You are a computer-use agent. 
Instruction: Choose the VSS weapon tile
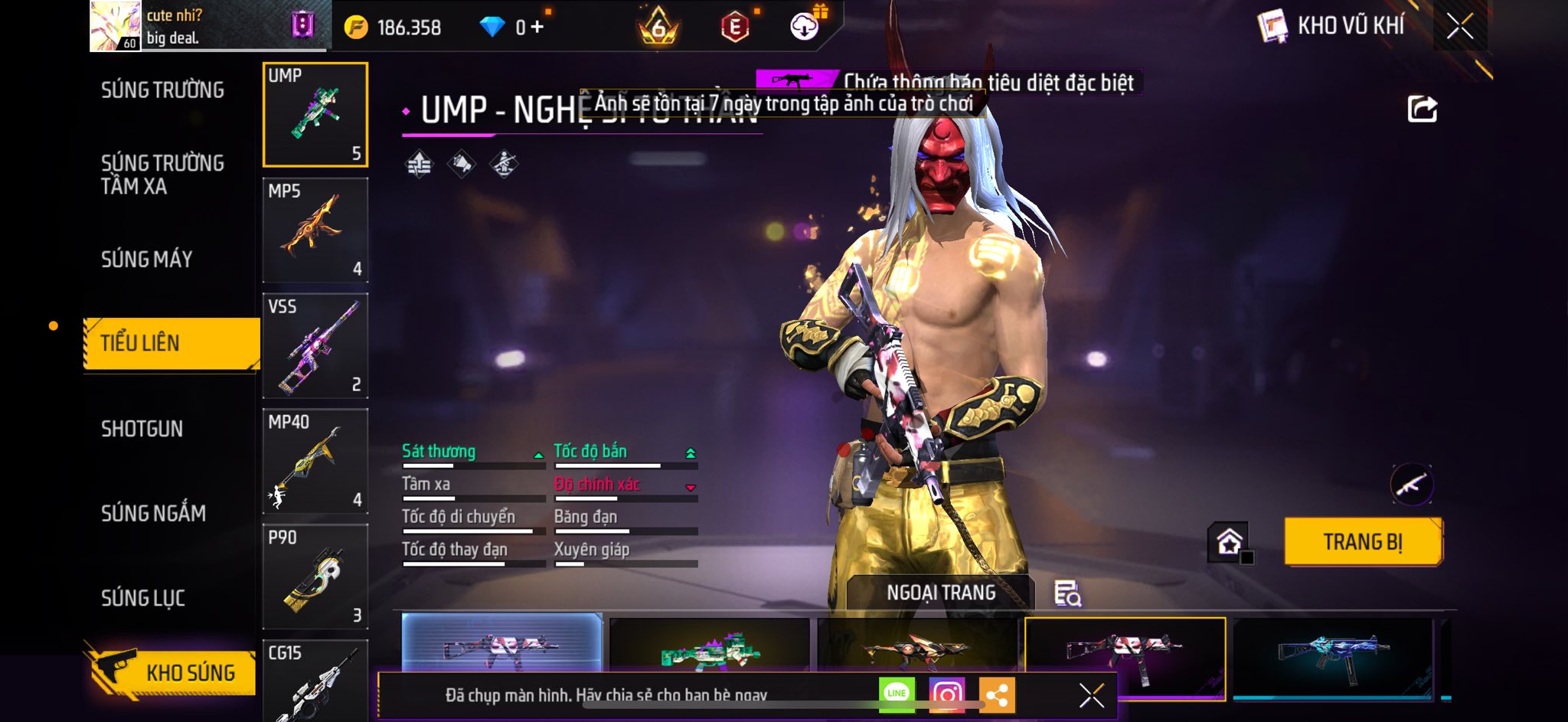coord(315,346)
